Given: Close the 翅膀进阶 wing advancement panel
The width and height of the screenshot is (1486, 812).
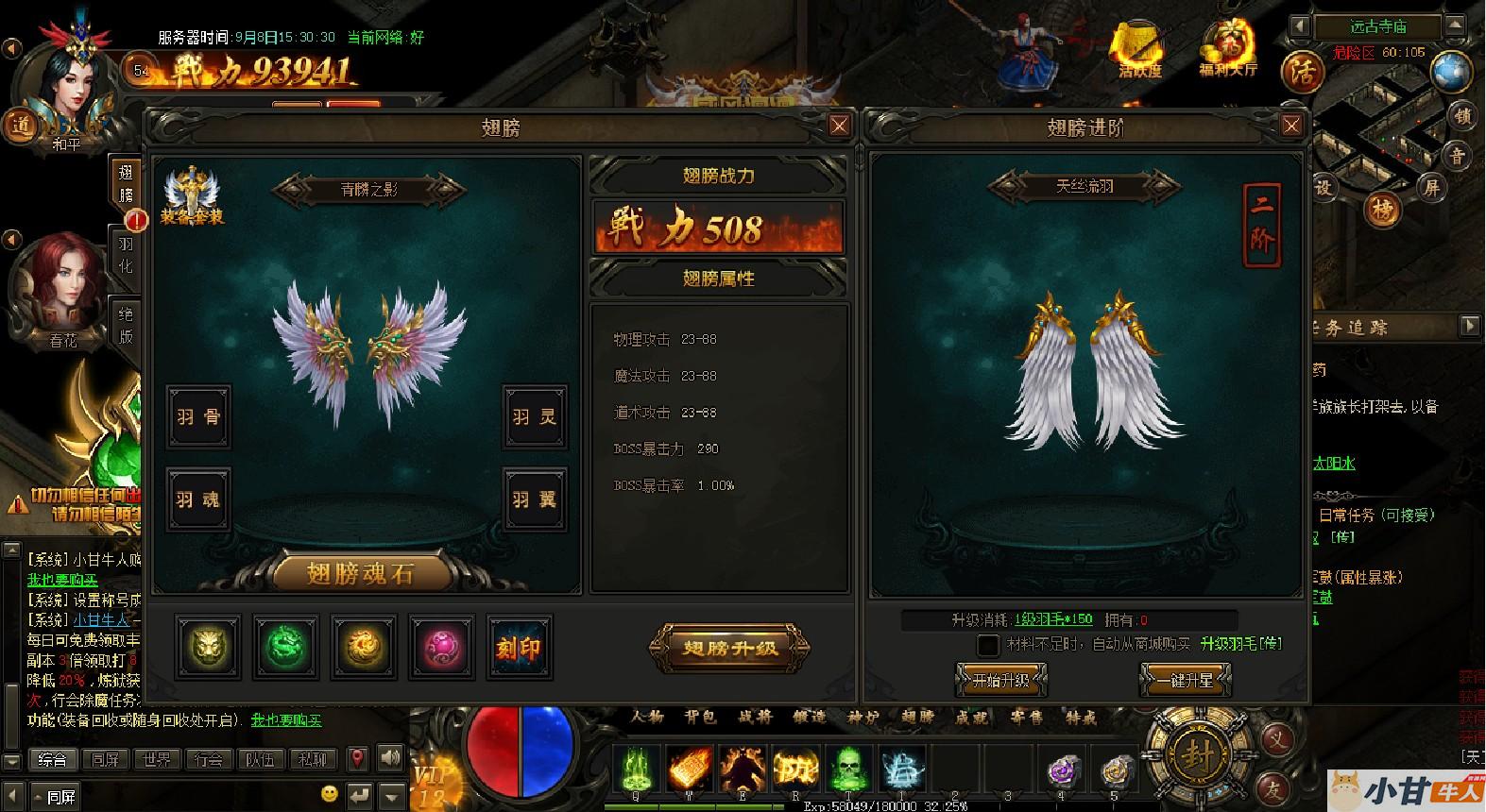Looking at the screenshot, I should [x=1291, y=126].
